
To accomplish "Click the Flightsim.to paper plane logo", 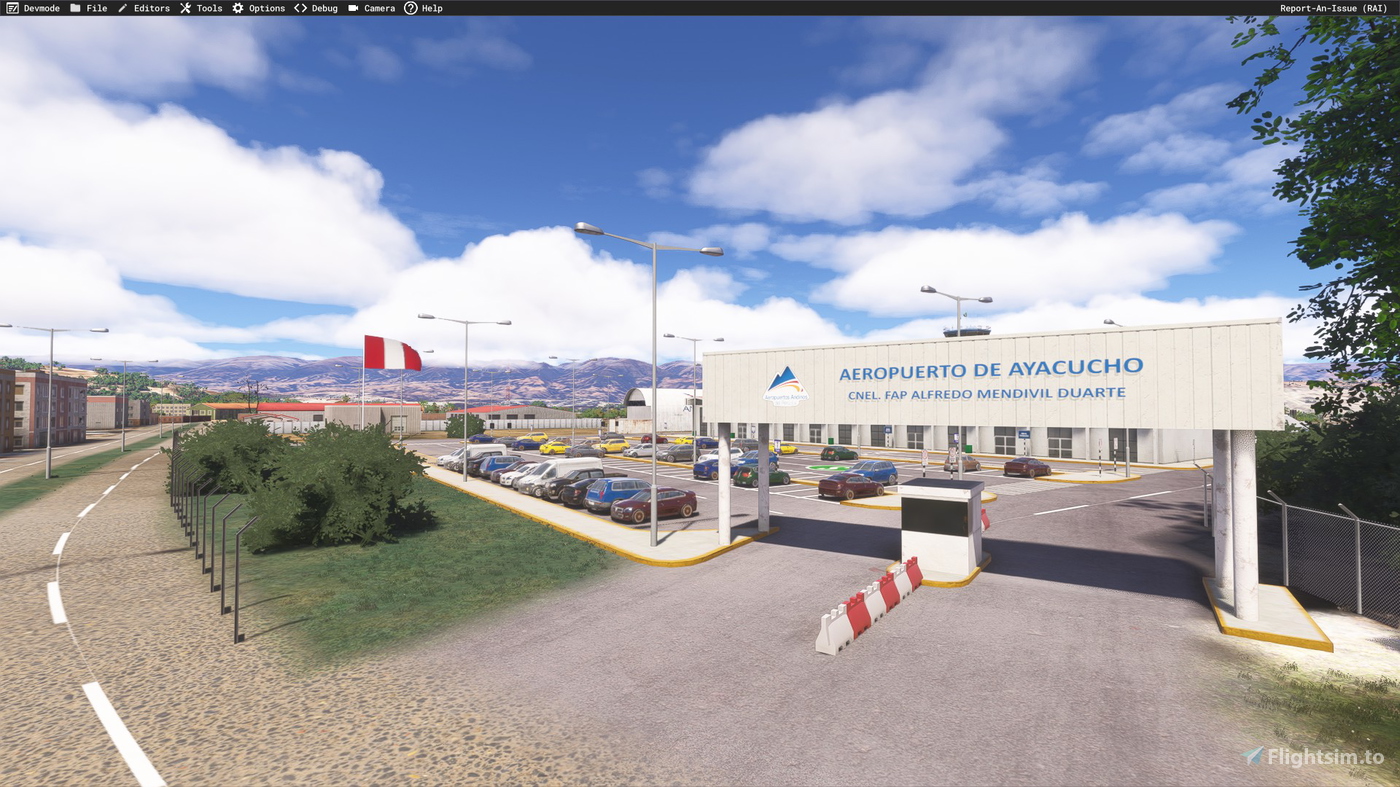I will point(1252,756).
